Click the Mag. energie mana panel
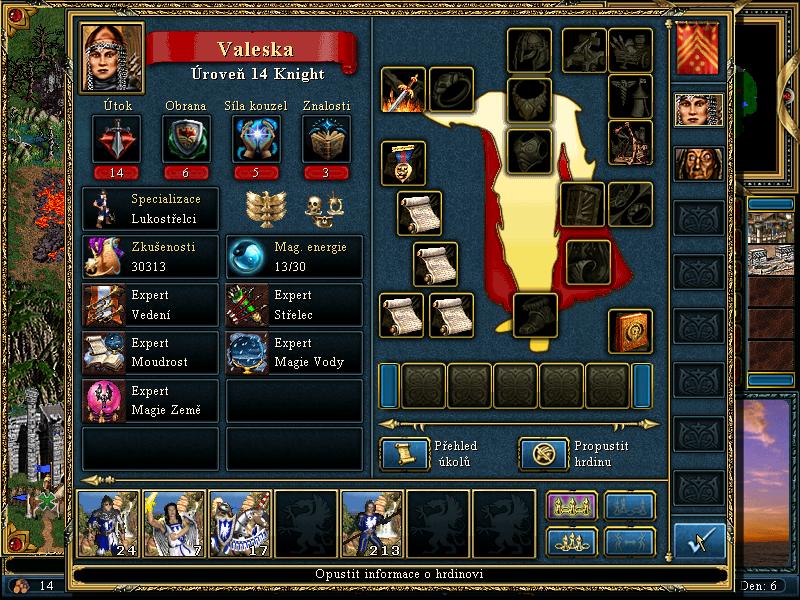This screenshot has height=600, width=800. tap(294, 256)
